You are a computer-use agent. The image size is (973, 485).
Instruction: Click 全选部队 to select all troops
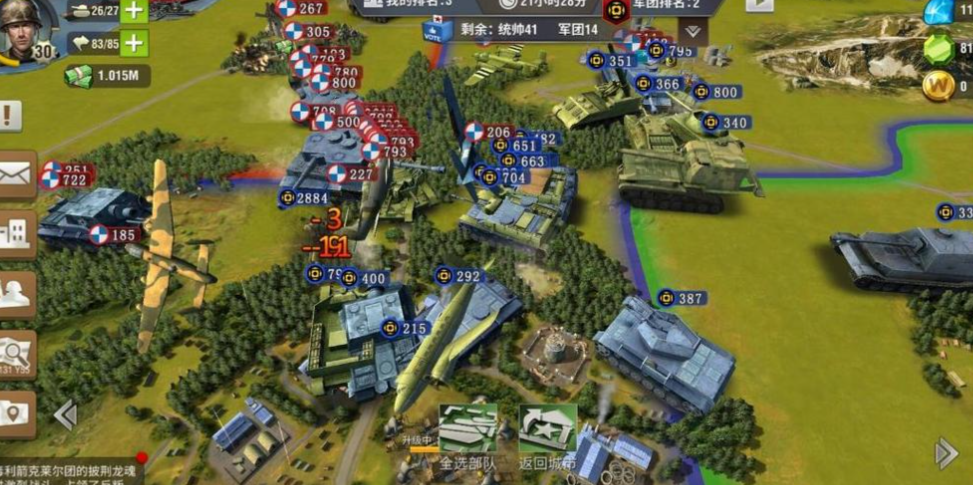468,437
